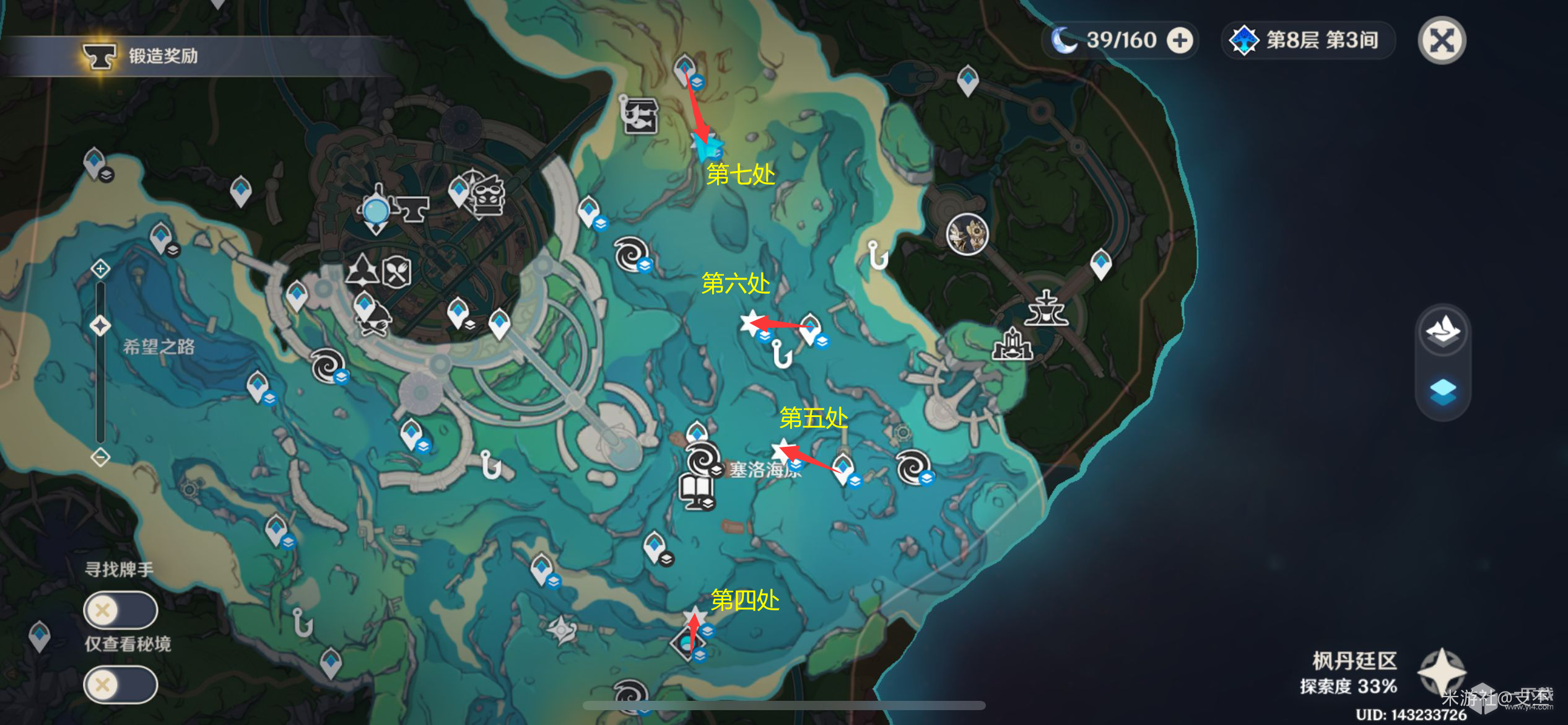The height and width of the screenshot is (725, 1568).
Task: Toggle the 仅查看秘境 domains-only filter
Action: click(121, 685)
